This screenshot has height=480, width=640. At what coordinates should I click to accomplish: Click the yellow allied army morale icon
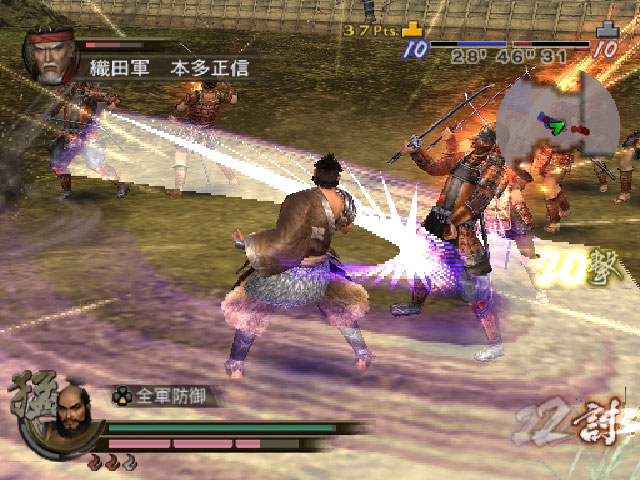pyautogui.click(x=414, y=31)
